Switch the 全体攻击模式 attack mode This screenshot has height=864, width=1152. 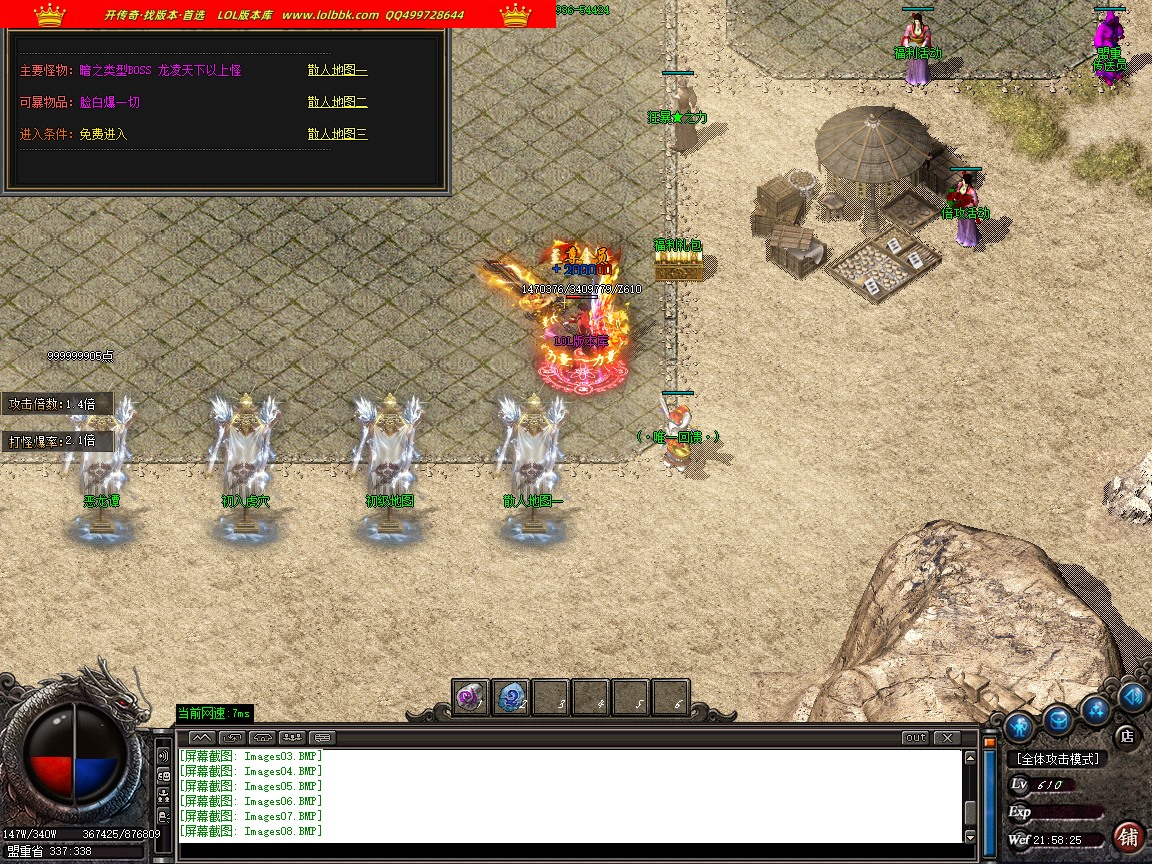coord(1057,759)
